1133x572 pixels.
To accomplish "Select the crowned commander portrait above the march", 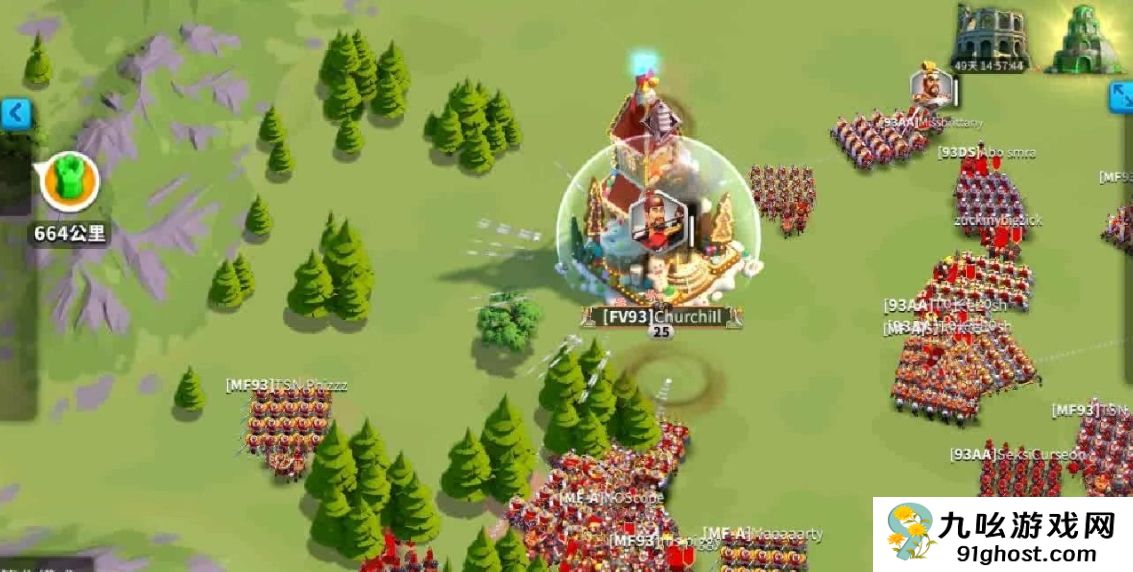I will tap(931, 87).
